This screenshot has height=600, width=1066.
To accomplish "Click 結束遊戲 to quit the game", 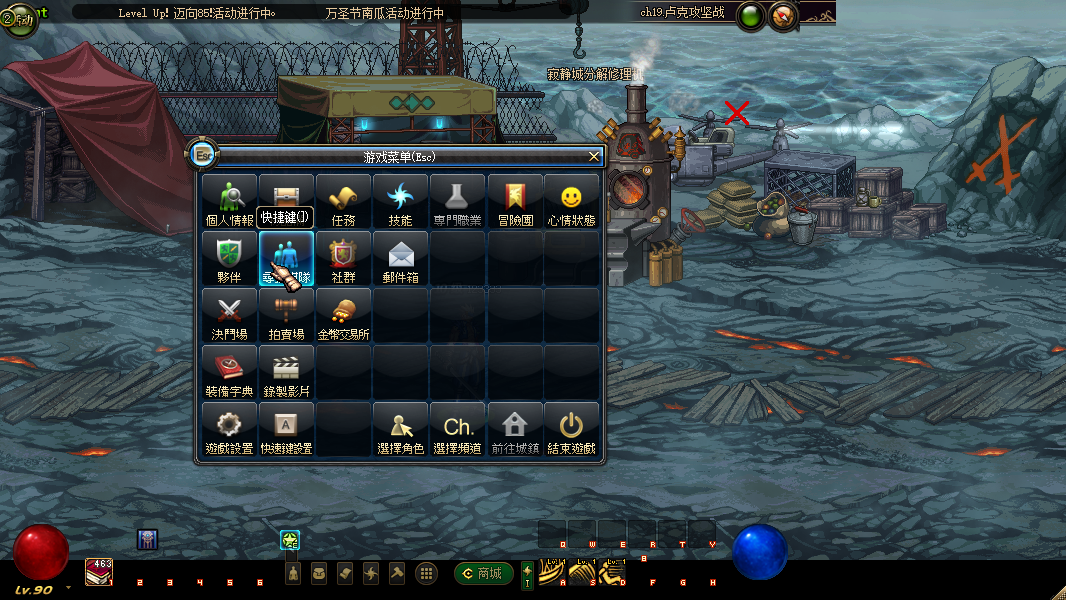I will click(x=572, y=430).
